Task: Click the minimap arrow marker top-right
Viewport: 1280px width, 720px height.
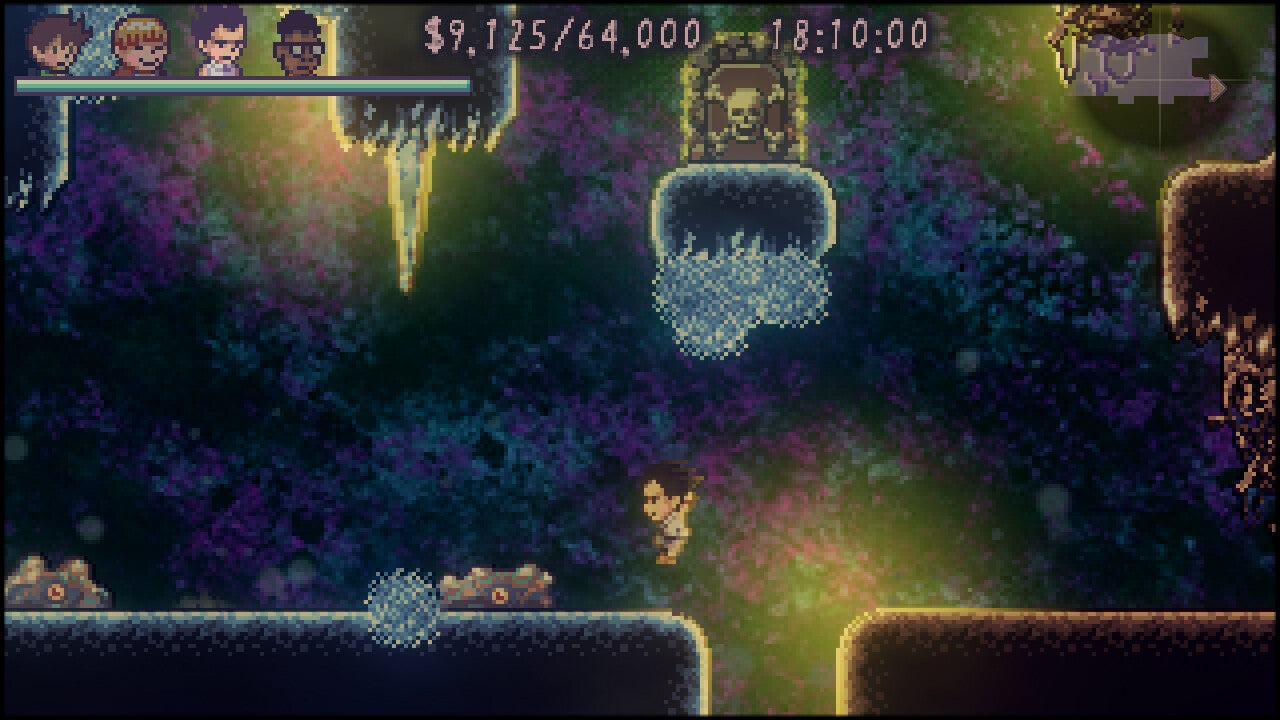Action: coord(1218,88)
